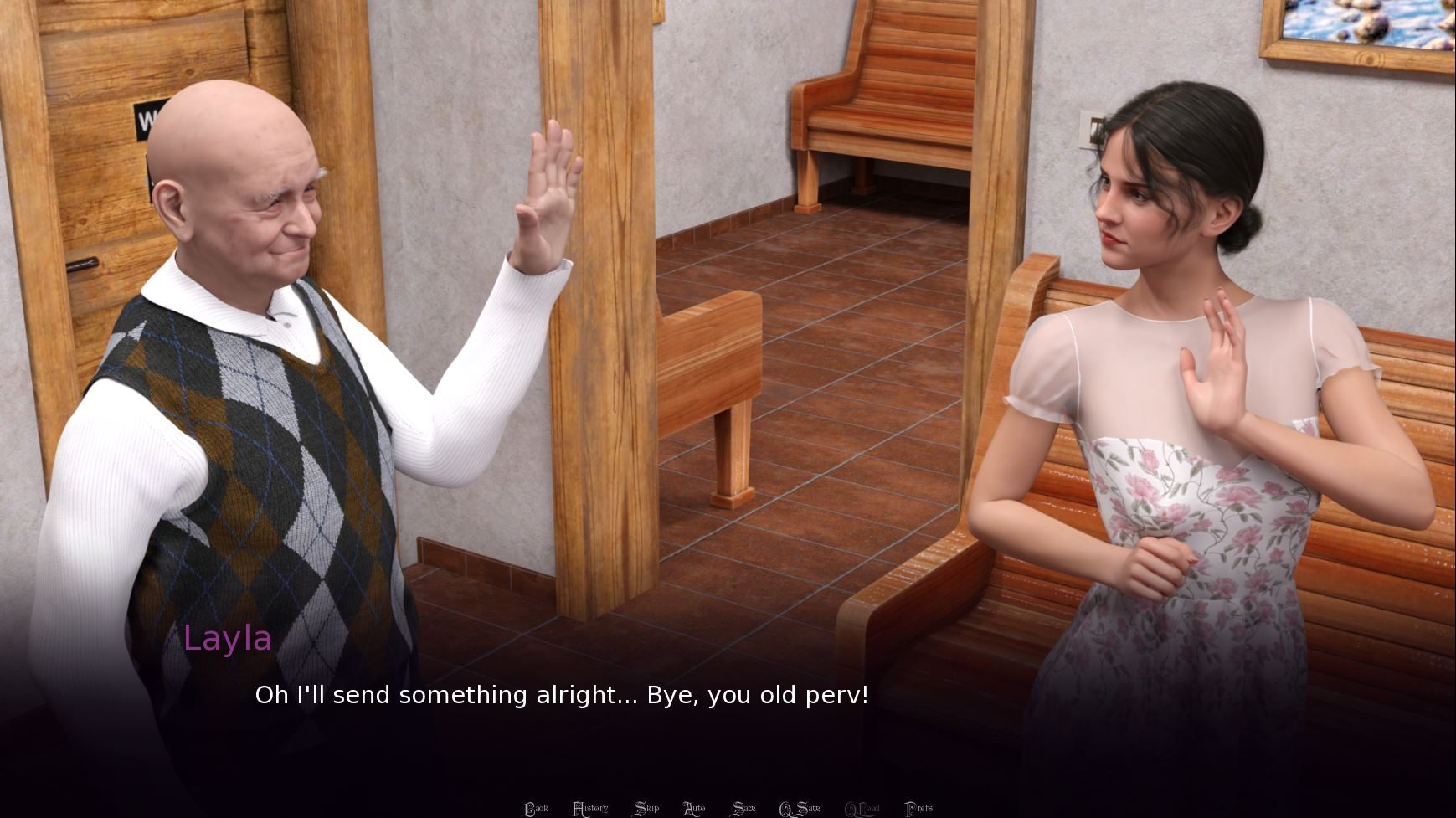Open the Save menu
Image resolution: width=1456 pixels, height=818 pixels.
coord(743,808)
